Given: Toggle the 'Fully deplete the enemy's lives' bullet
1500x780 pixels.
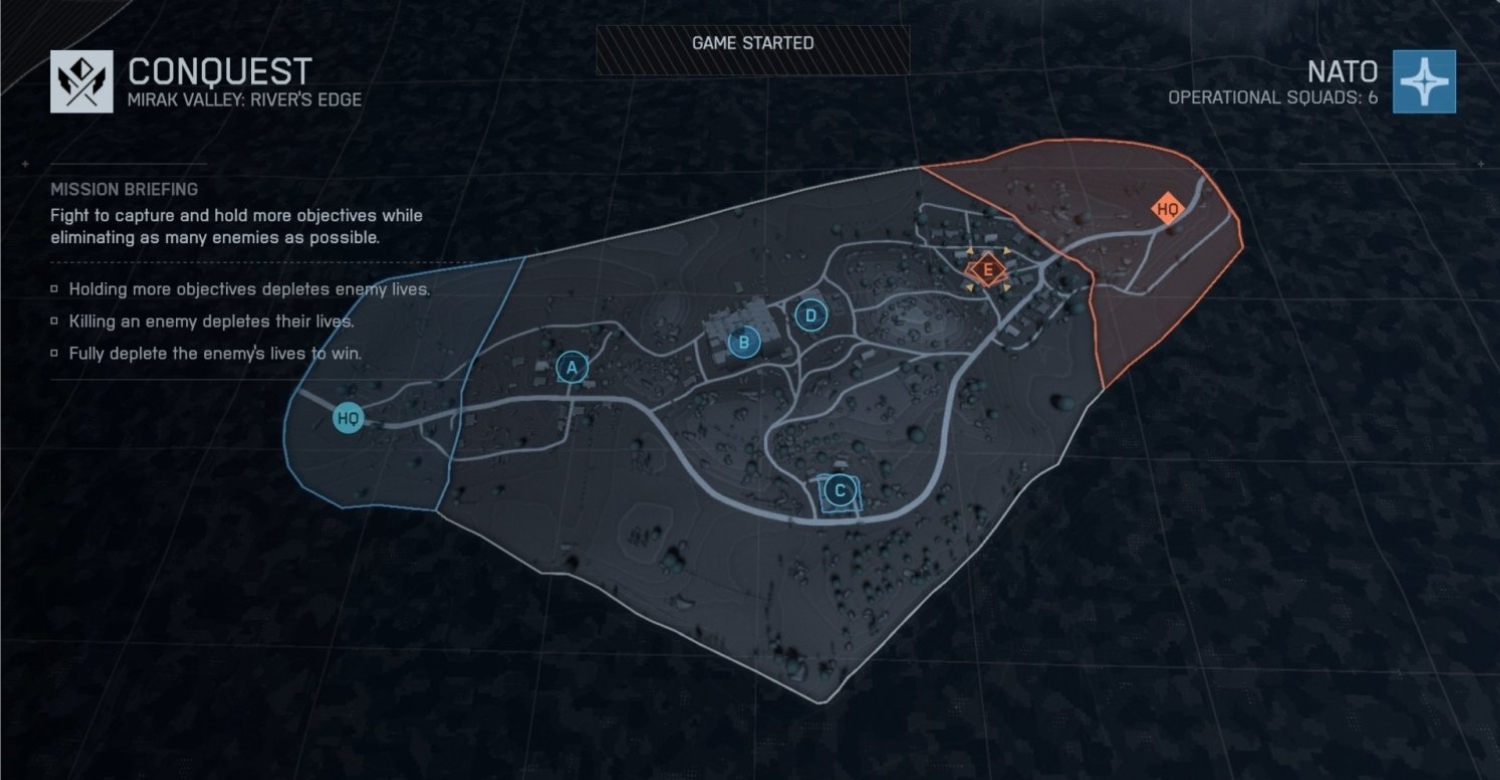Looking at the screenshot, I should point(53,353).
